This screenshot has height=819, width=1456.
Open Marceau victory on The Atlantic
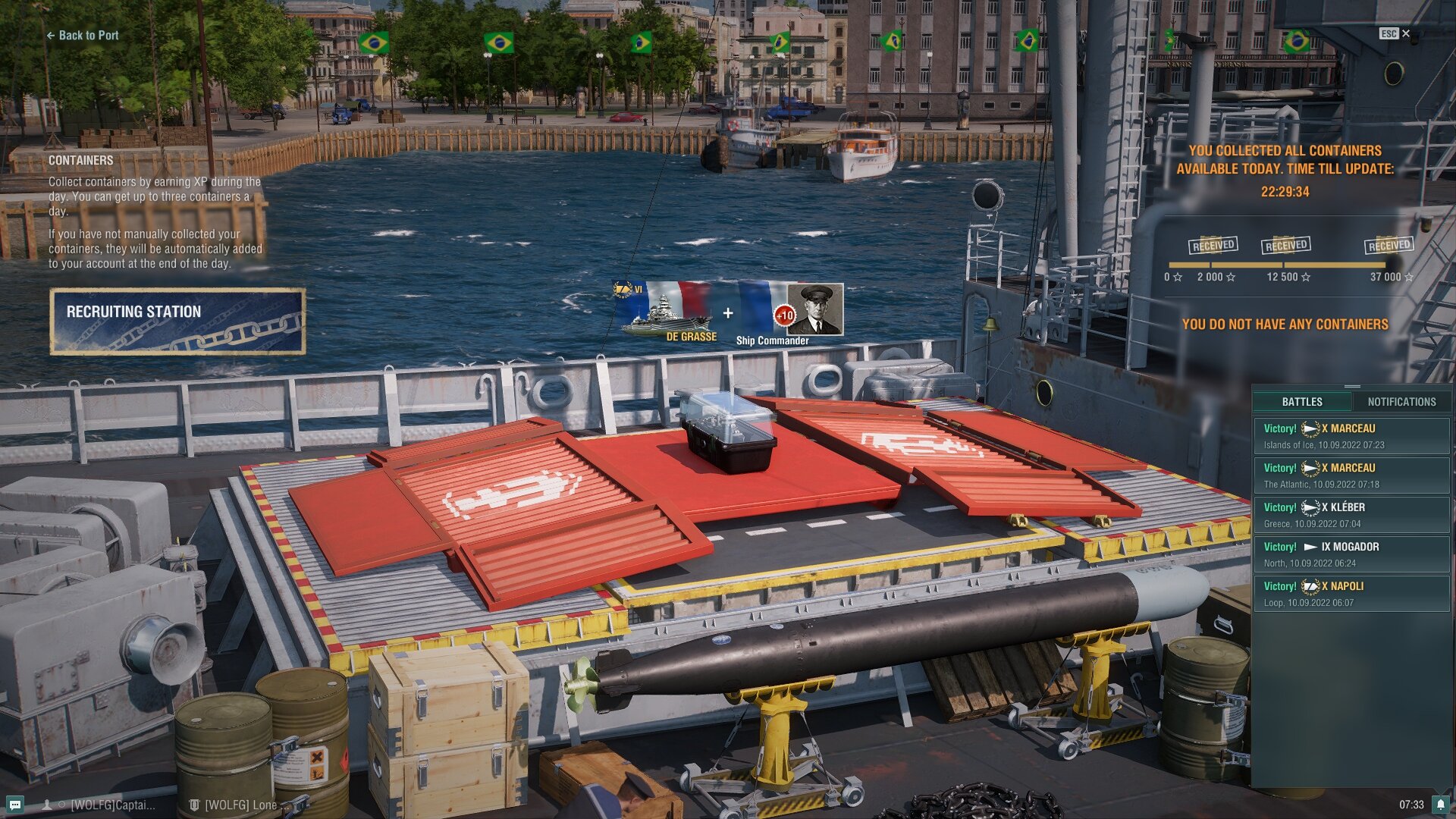pyautogui.click(x=1351, y=475)
